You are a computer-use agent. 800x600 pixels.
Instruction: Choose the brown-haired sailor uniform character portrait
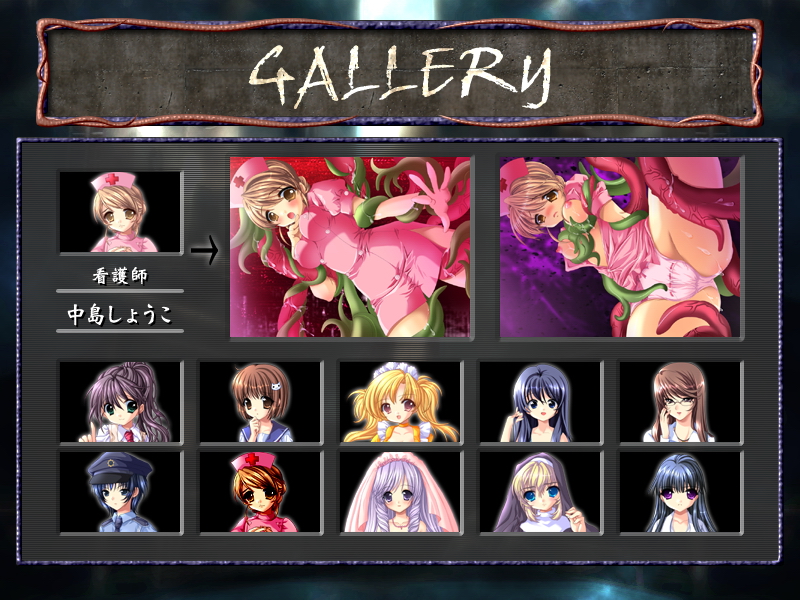(260, 402)
